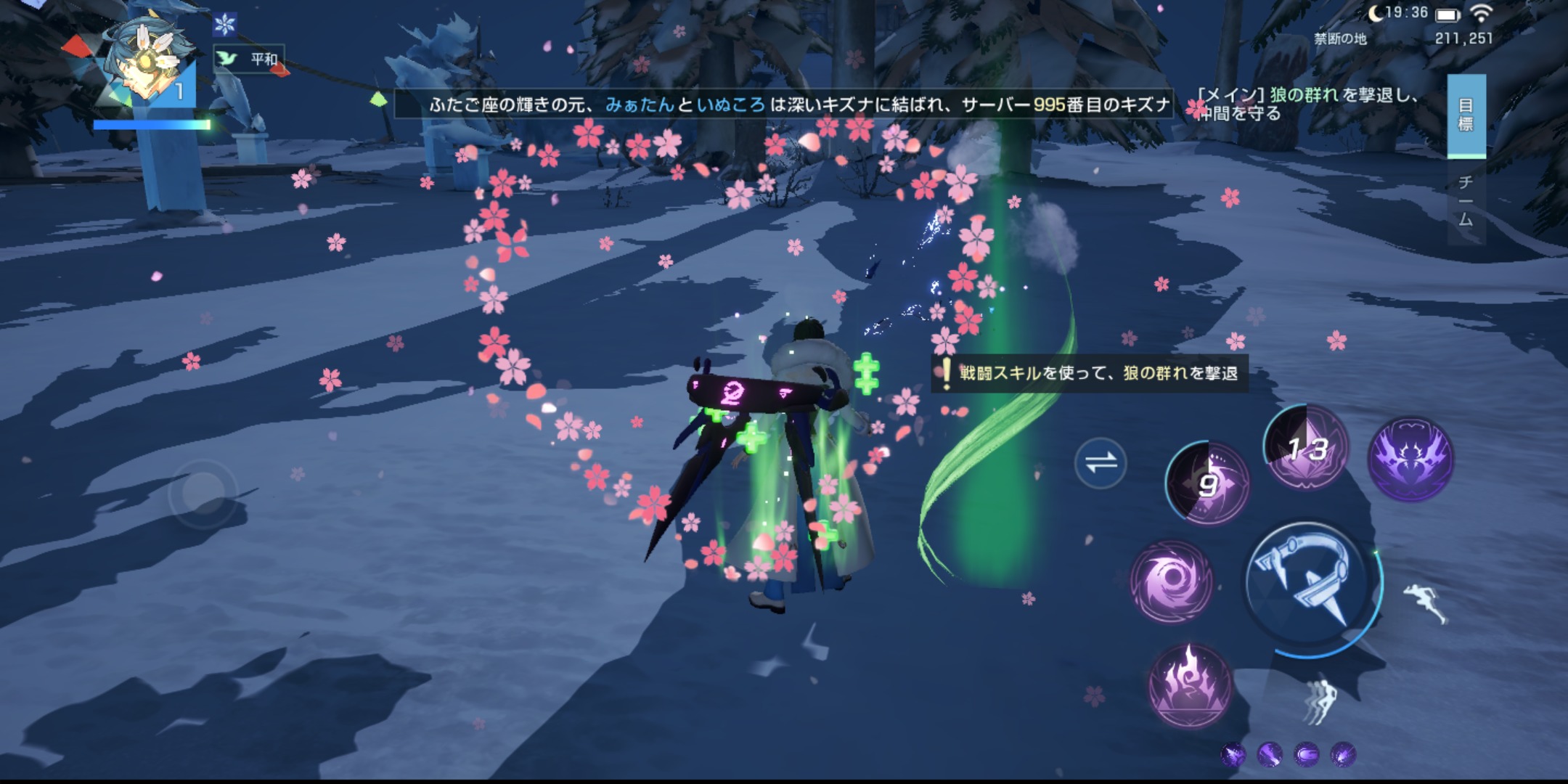Image resolution: width=1568 pixels, height=784 pixels.
Task: Tap the sprinting figure dash icon
Action: pyautogui.click(x=1424, y=603)
